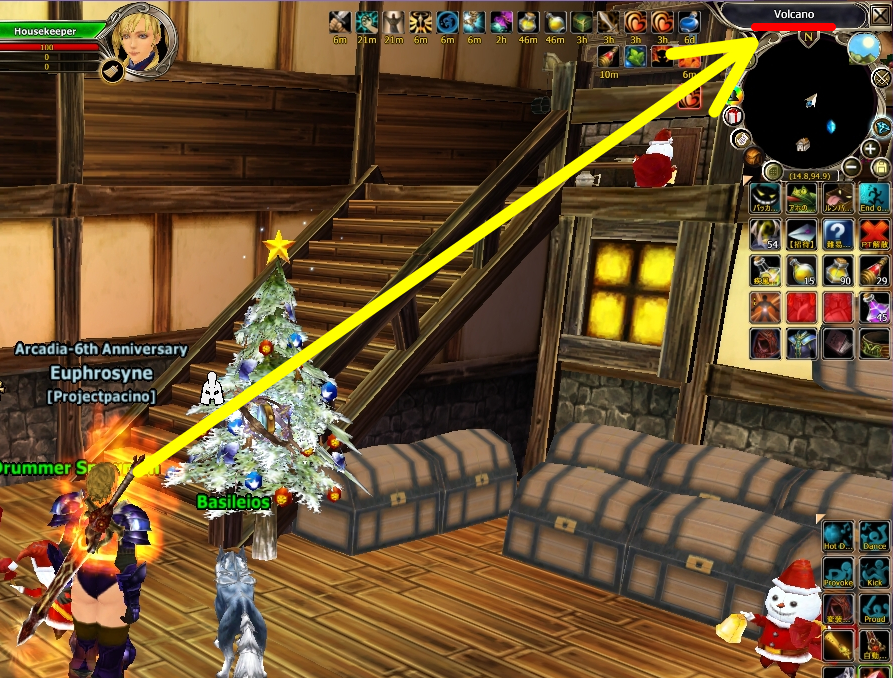Use the yellow potion with 90 charges
This screenshot has width=893, height=678.
838,271
